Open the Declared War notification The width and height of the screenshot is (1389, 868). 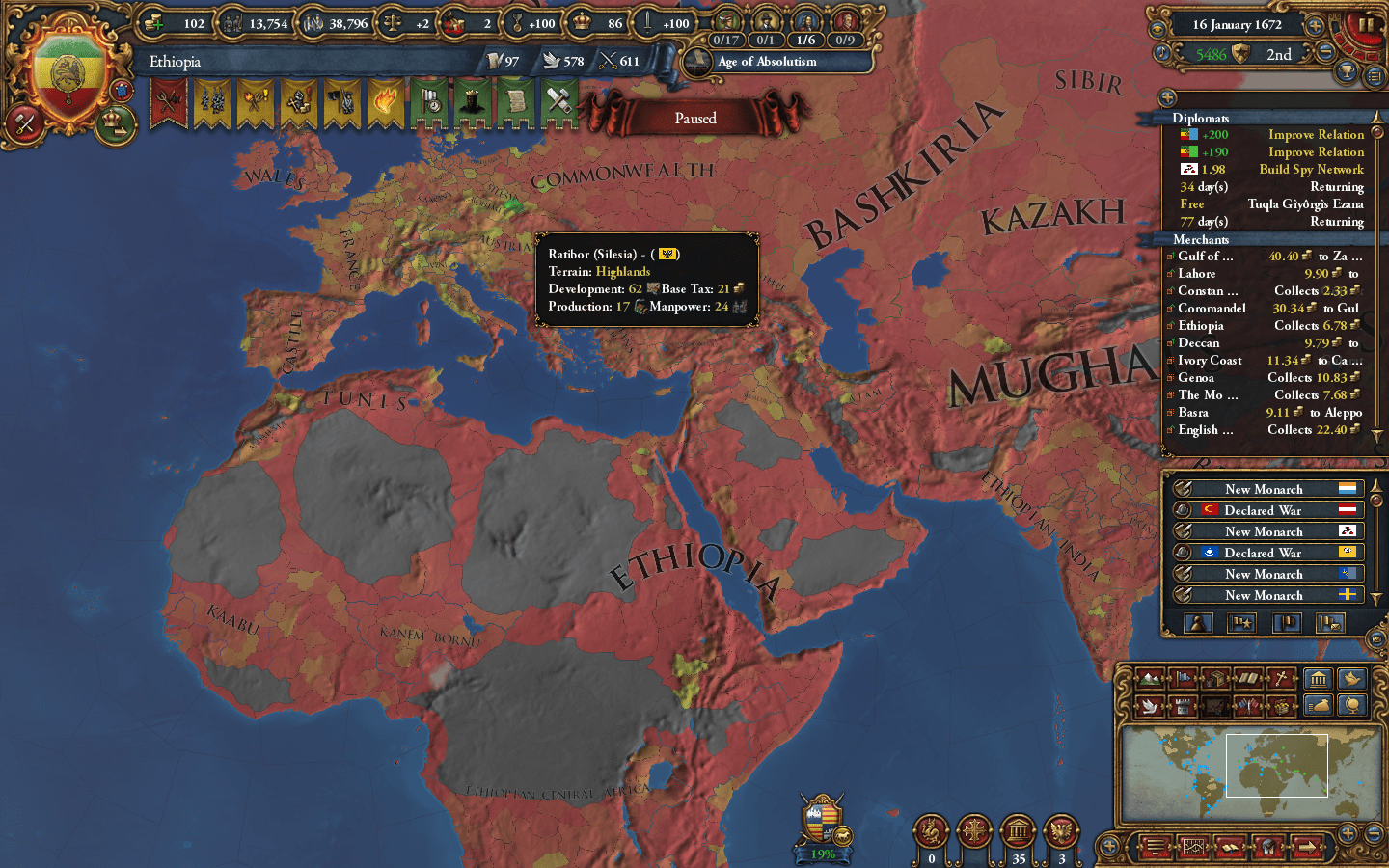point(1264,509)
